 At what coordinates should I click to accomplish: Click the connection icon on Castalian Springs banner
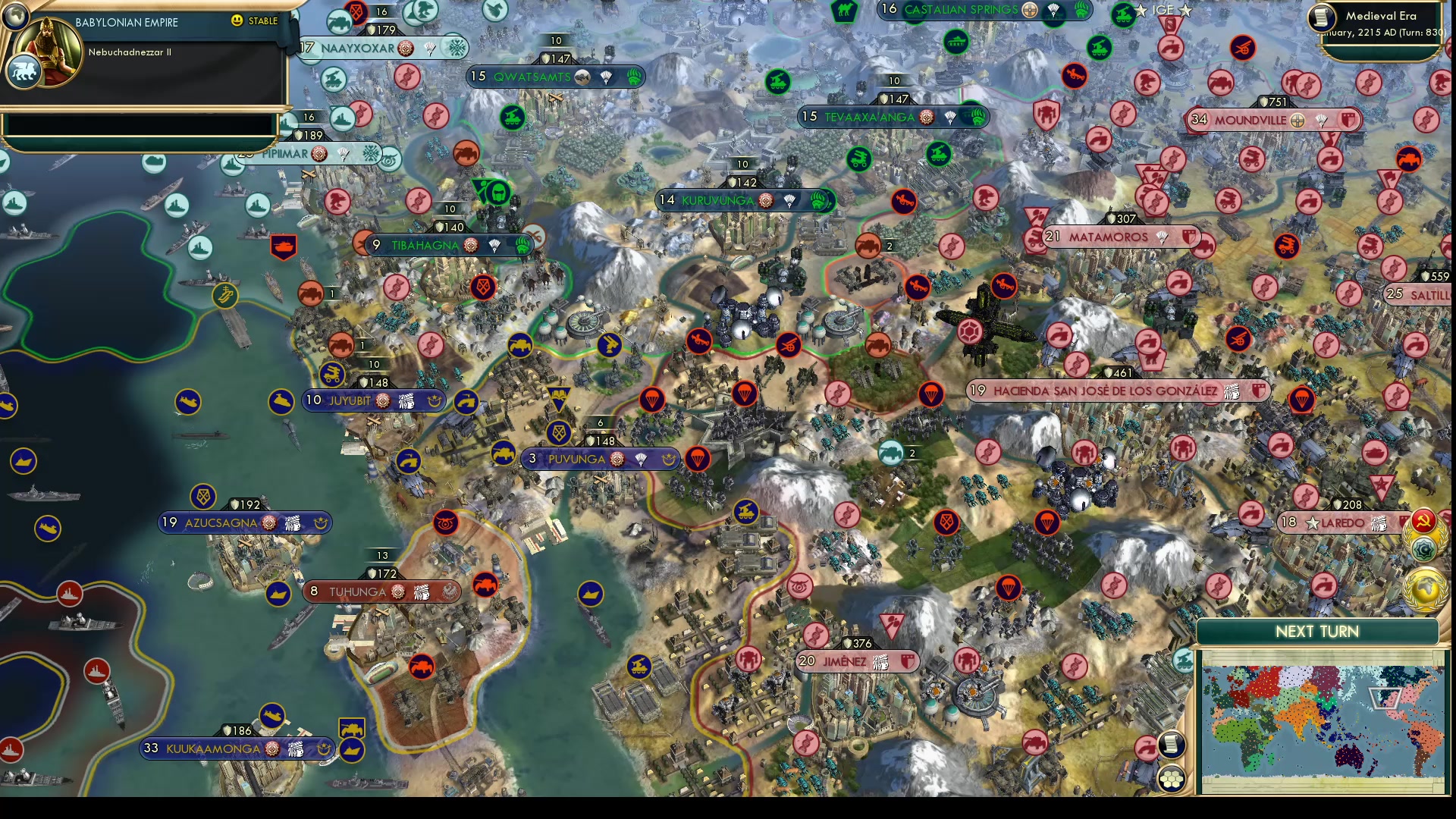(1029, 11)
